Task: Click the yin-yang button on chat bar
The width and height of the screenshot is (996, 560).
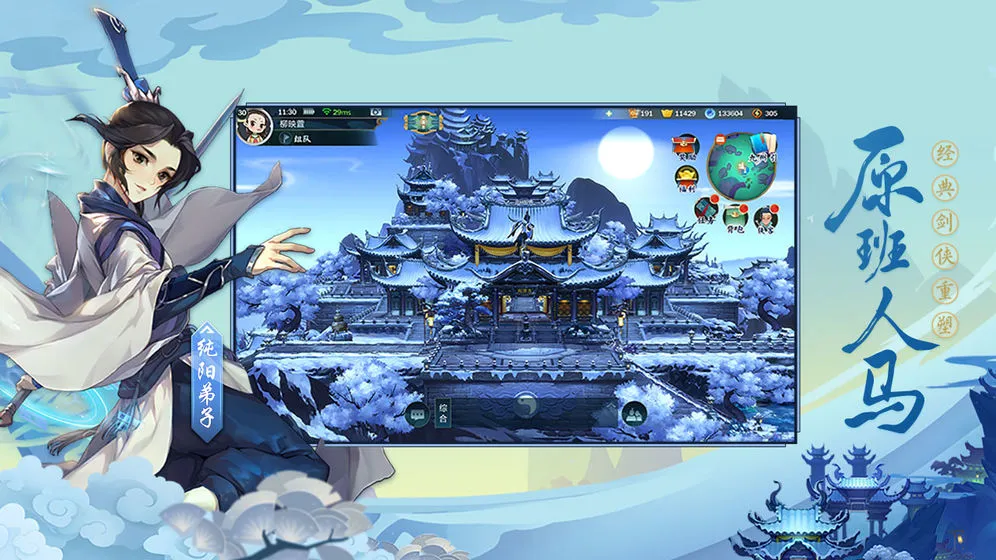Action: (x=525, y=405)
